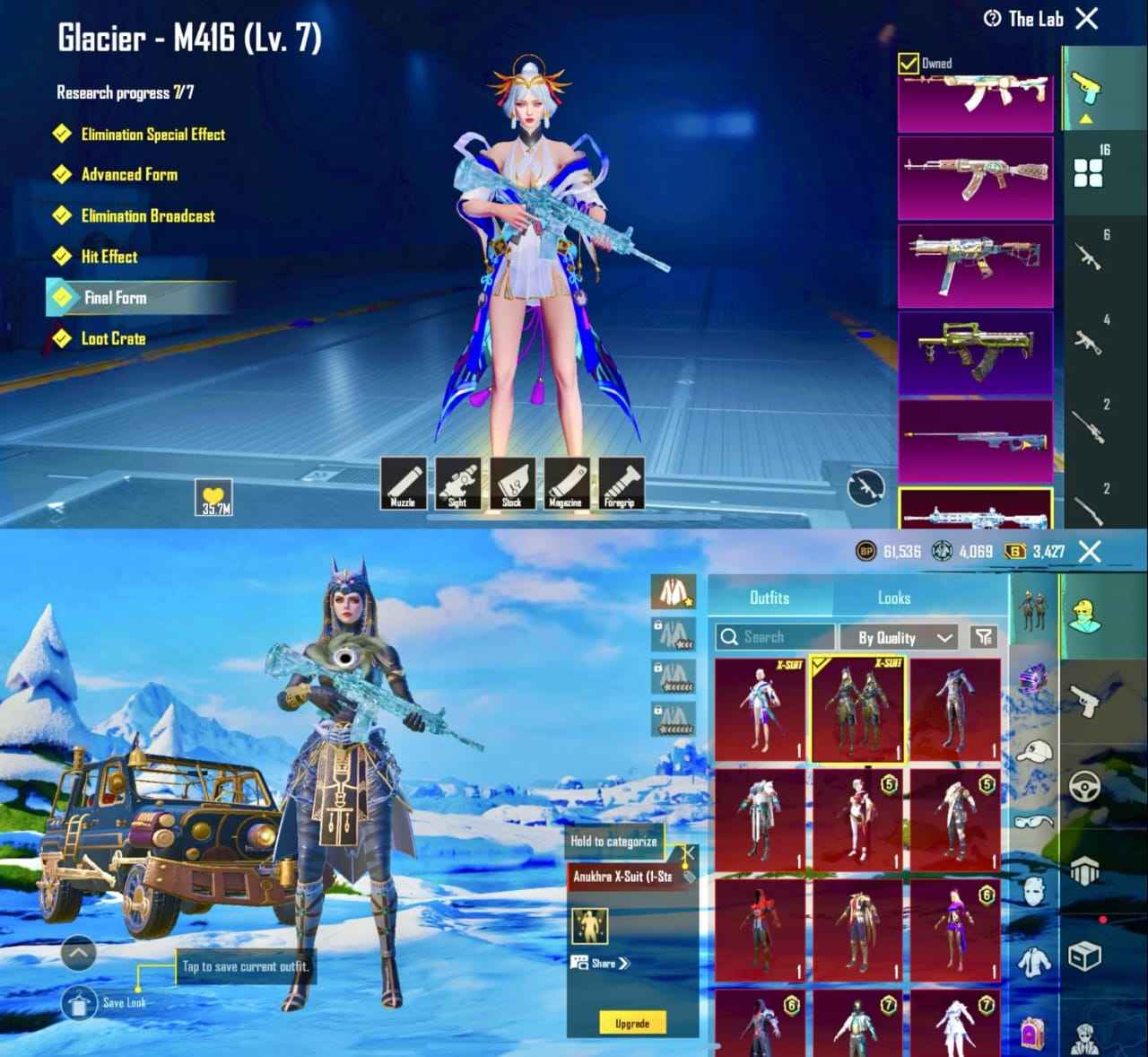Expand the weapon rotation control

[x=865, y=489]
